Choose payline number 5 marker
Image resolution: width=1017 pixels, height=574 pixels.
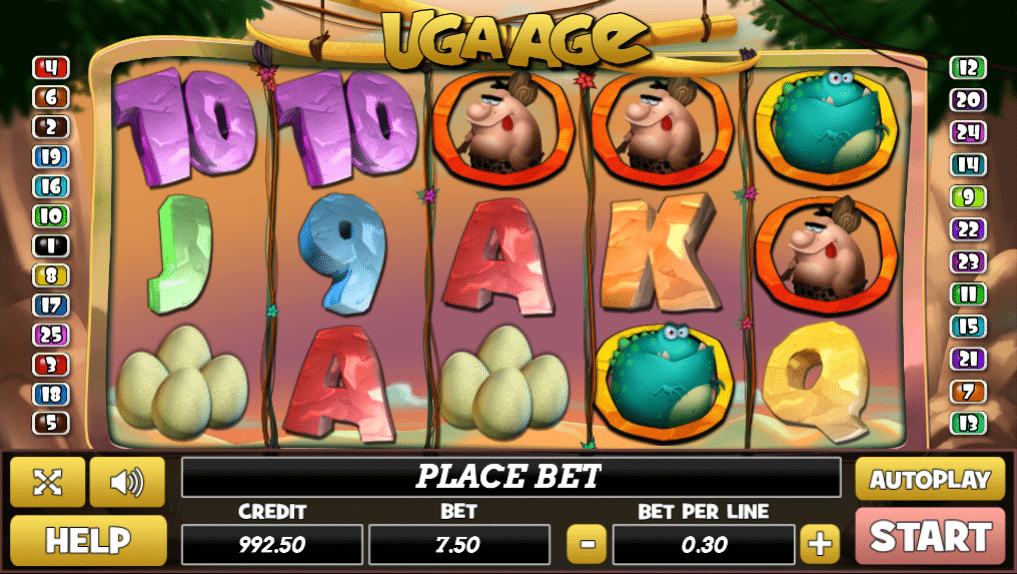tap(50, 423)
